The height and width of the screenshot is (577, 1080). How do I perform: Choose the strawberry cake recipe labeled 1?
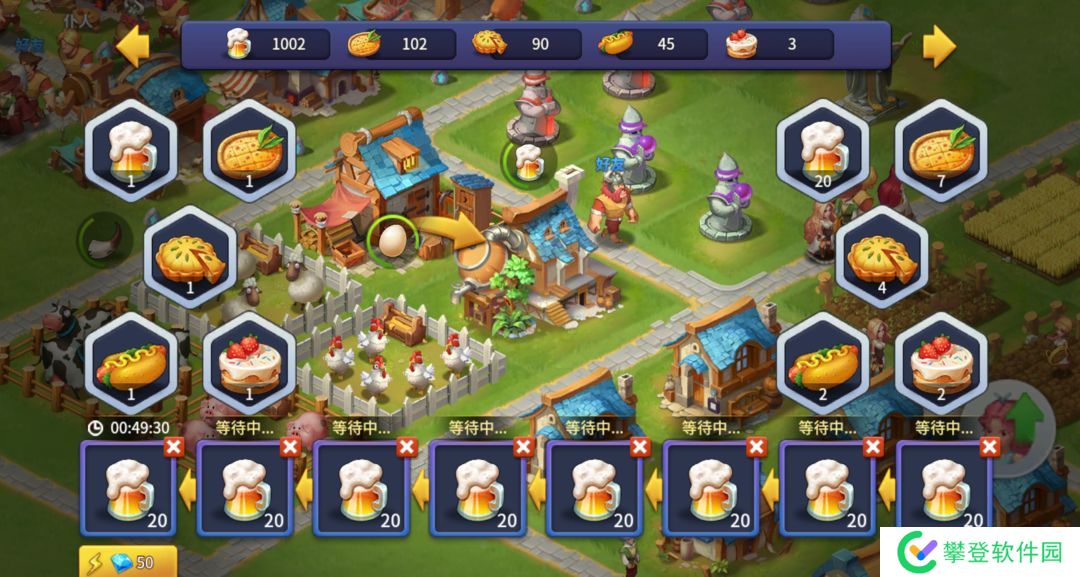pos(249,363)
